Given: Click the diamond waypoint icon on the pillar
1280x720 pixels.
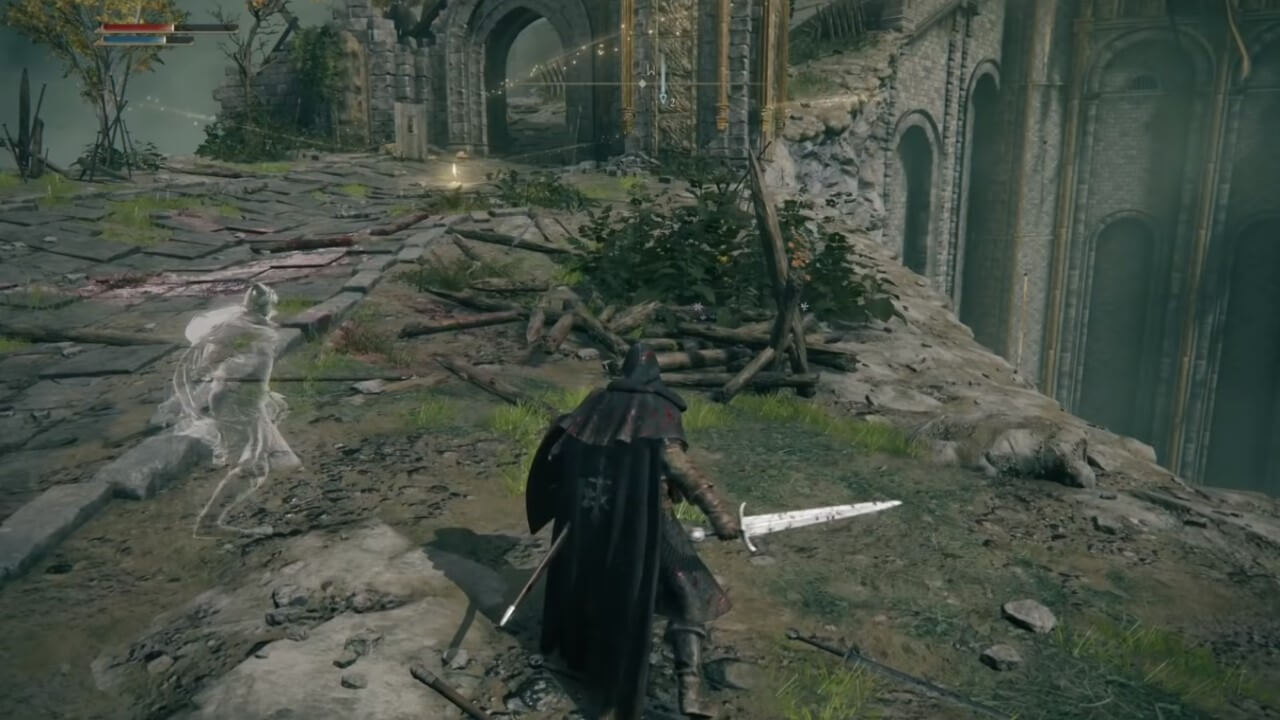Looking at the screenshot, I should [642, 83].
